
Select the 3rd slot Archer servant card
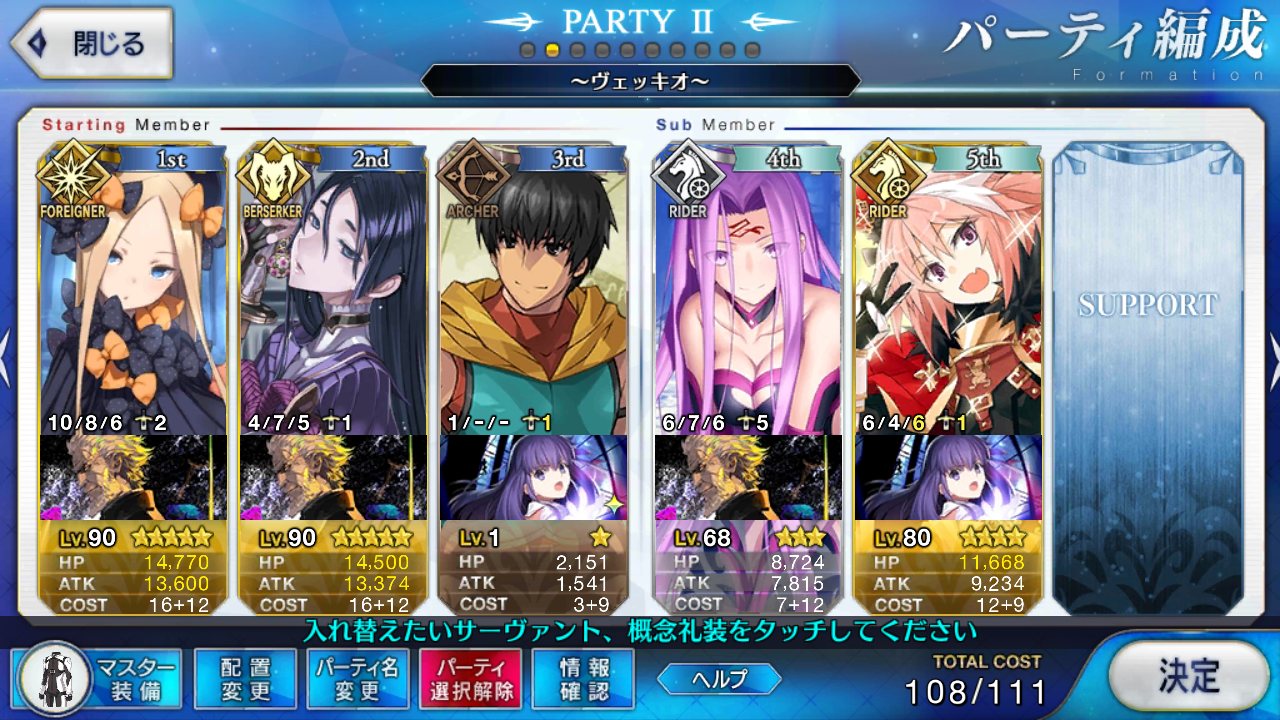point(533,300)
